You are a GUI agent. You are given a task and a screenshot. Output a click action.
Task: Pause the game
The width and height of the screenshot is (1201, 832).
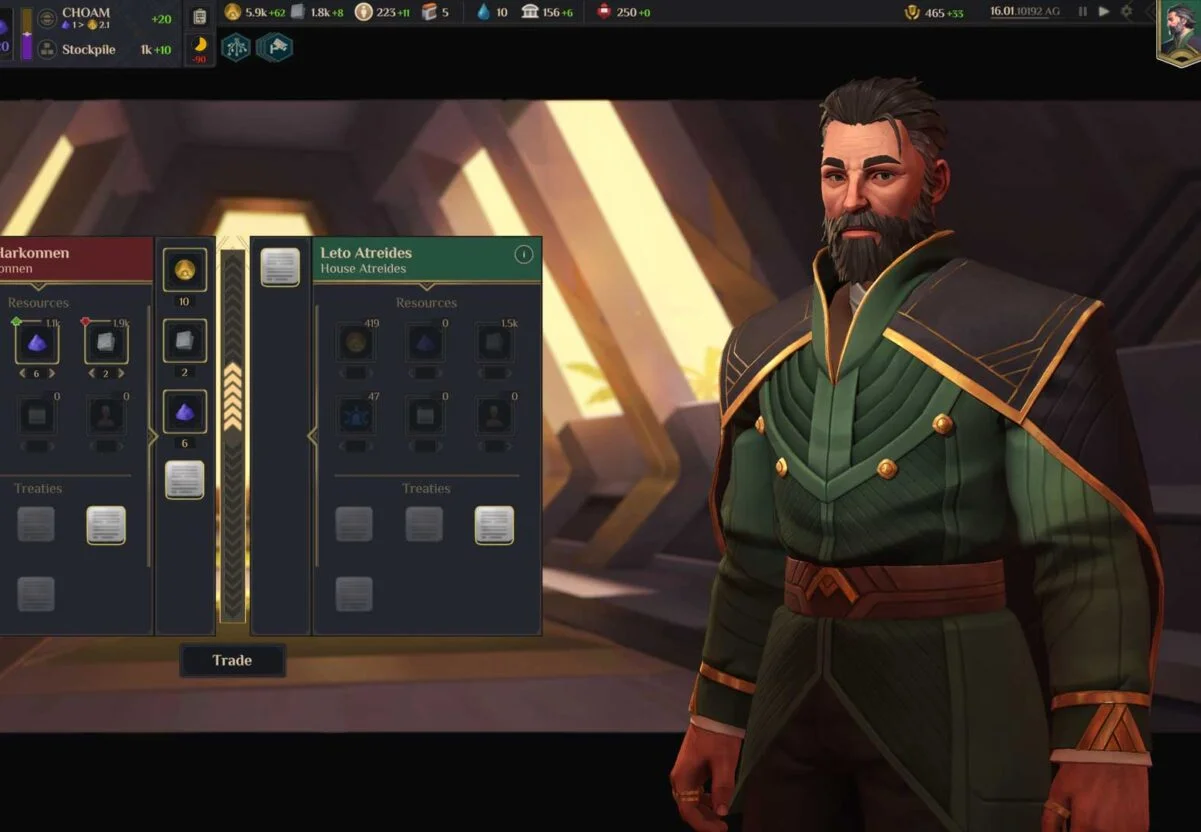(1082, 12)
